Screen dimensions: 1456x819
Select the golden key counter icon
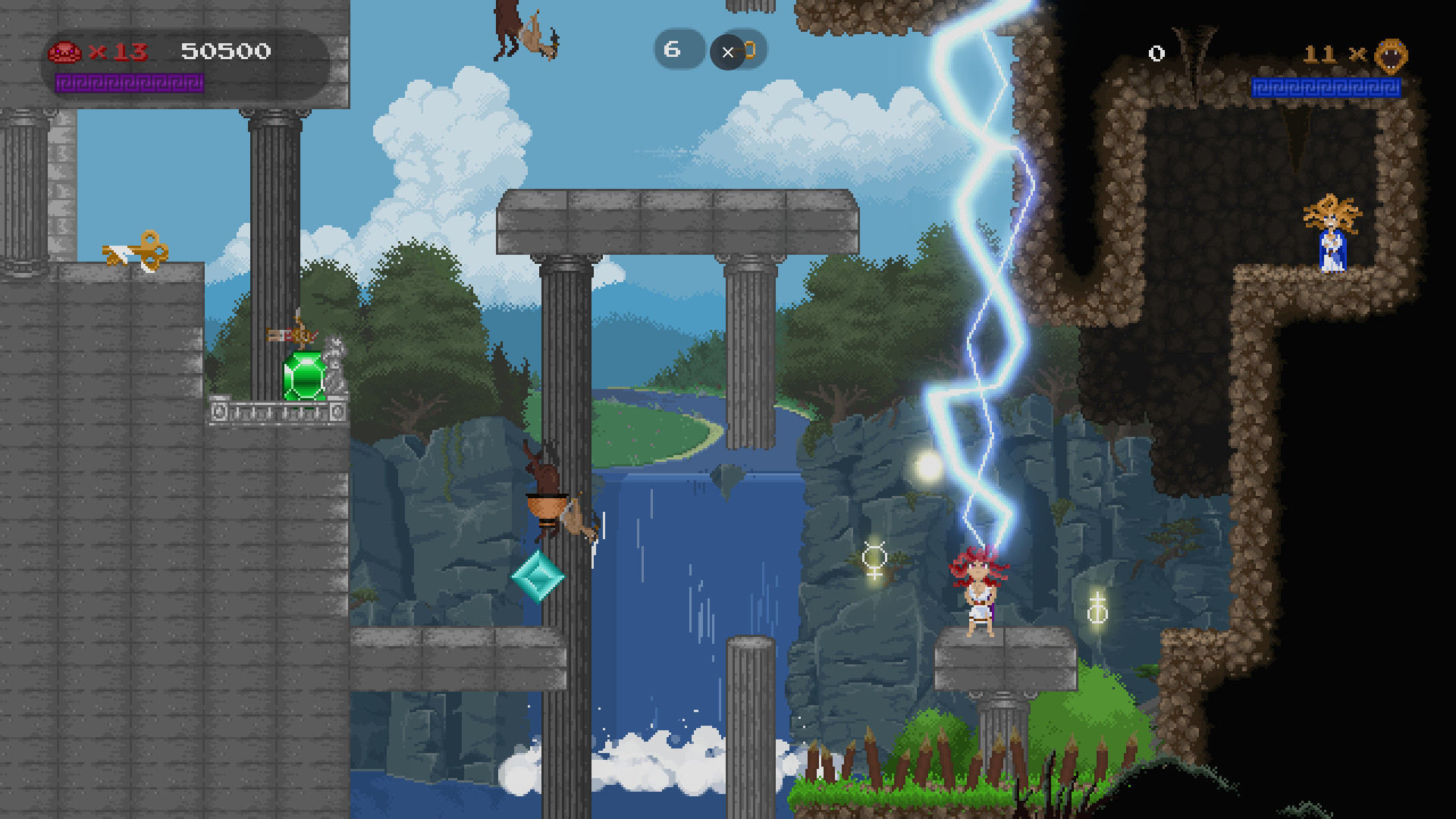(749, 52)
